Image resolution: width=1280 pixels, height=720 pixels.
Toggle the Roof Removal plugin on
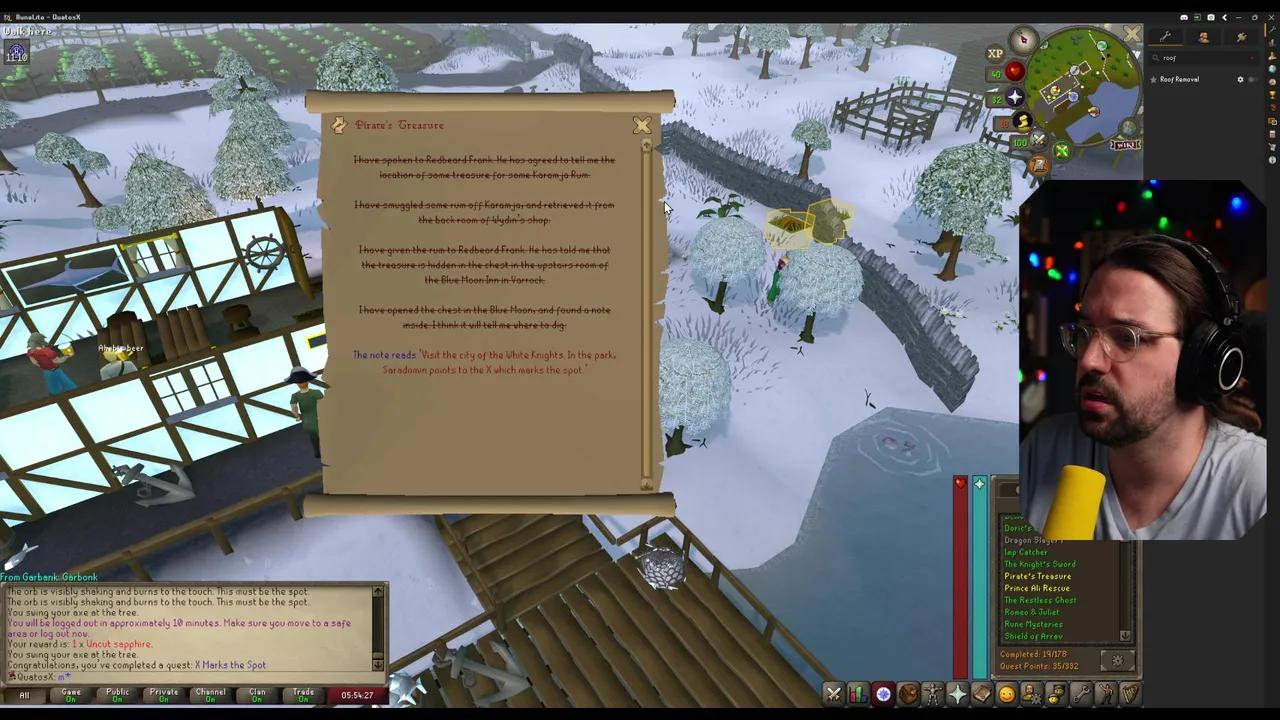[x=1254, y=80]
